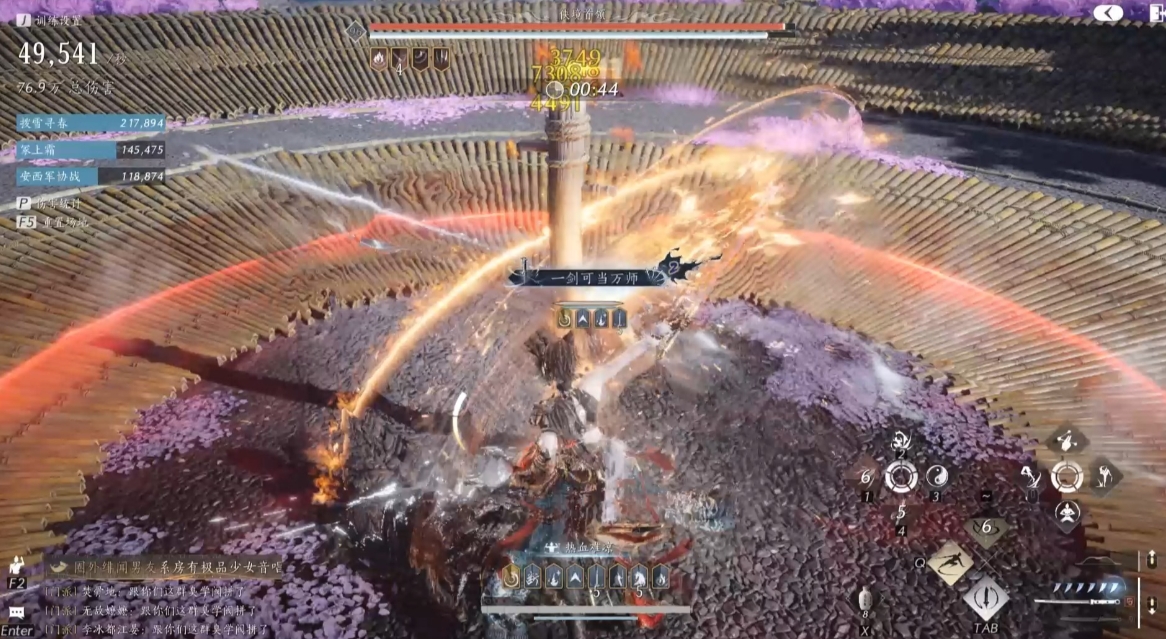Activate the swirling claw skill icon
1166x639 pixels.
tap(901, 440)
